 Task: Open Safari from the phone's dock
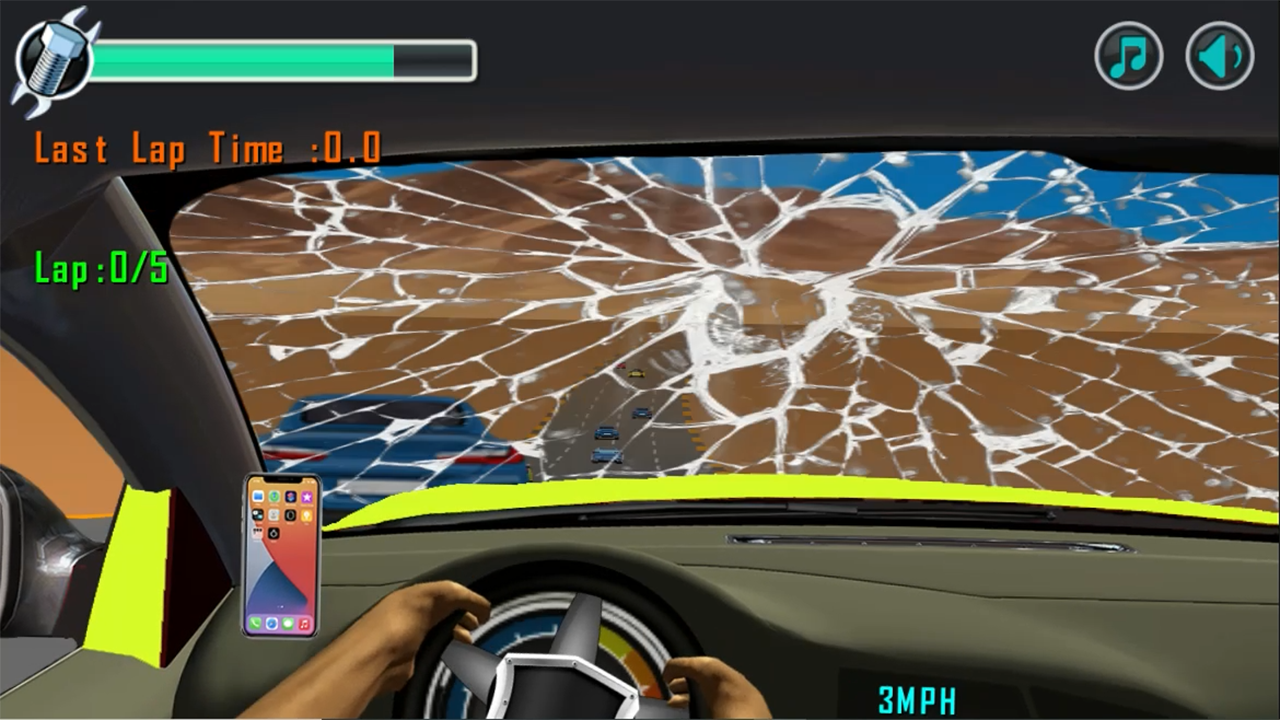pos(271,623)
